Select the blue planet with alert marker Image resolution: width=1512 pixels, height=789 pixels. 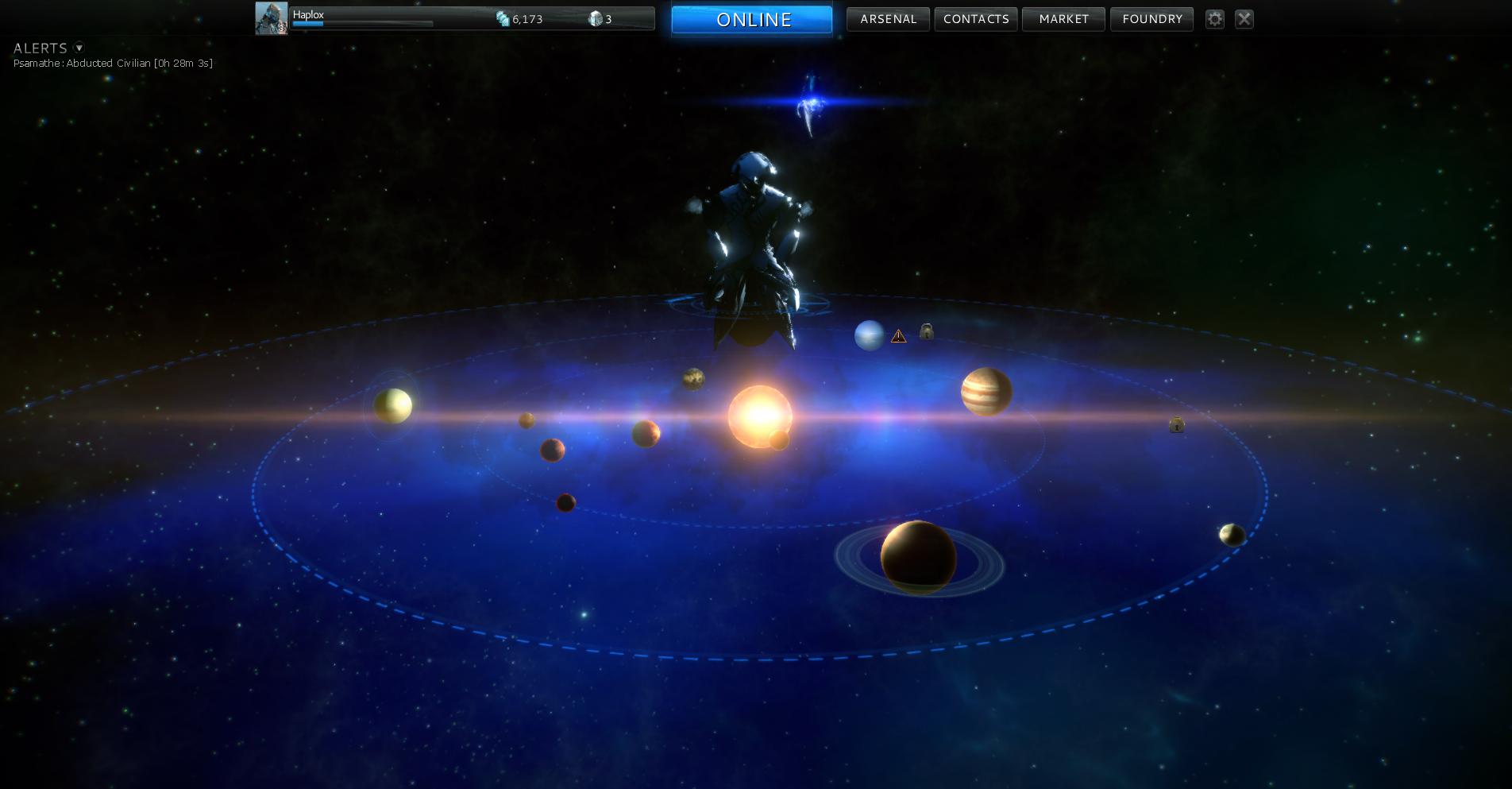869,335
